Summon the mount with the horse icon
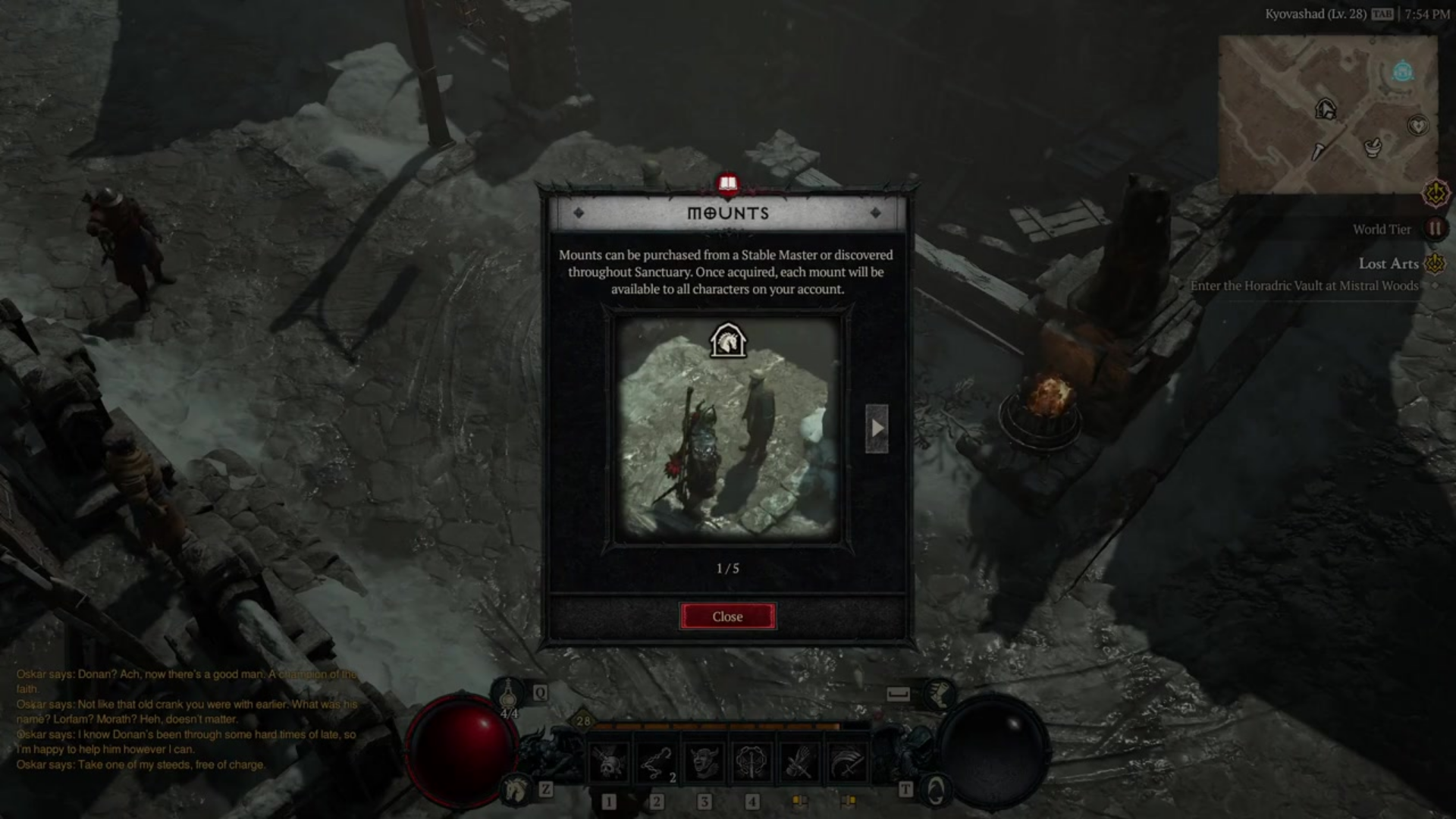Screen dimensions: 1456x819 click(517, 790)
